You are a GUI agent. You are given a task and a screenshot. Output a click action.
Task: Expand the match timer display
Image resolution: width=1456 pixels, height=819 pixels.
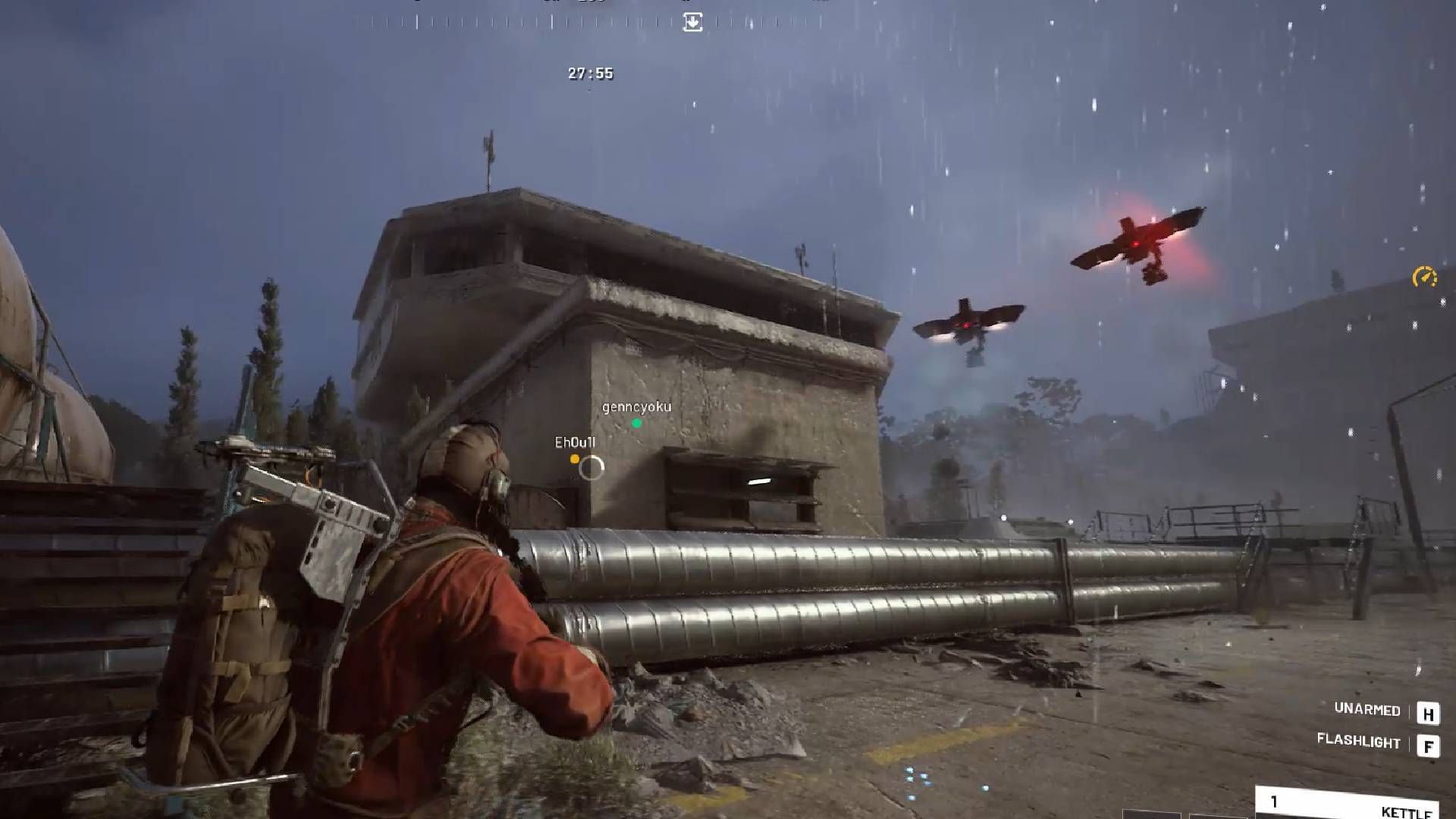[589, 74]
